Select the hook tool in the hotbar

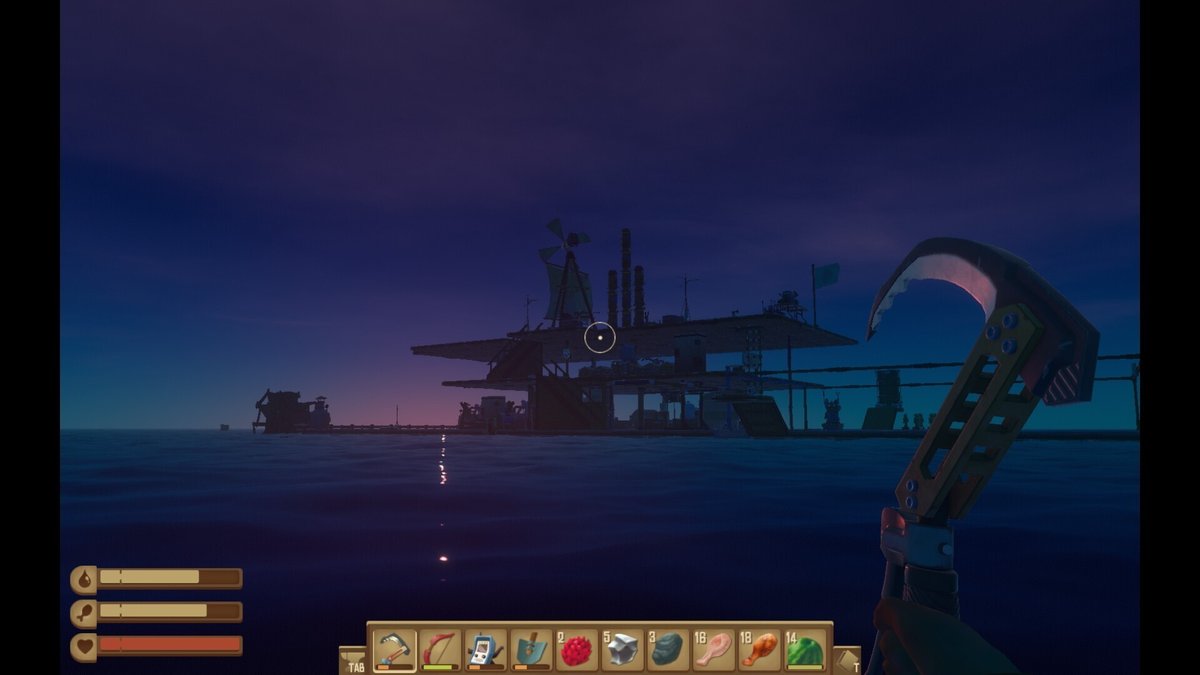click(x=394, y=650)
